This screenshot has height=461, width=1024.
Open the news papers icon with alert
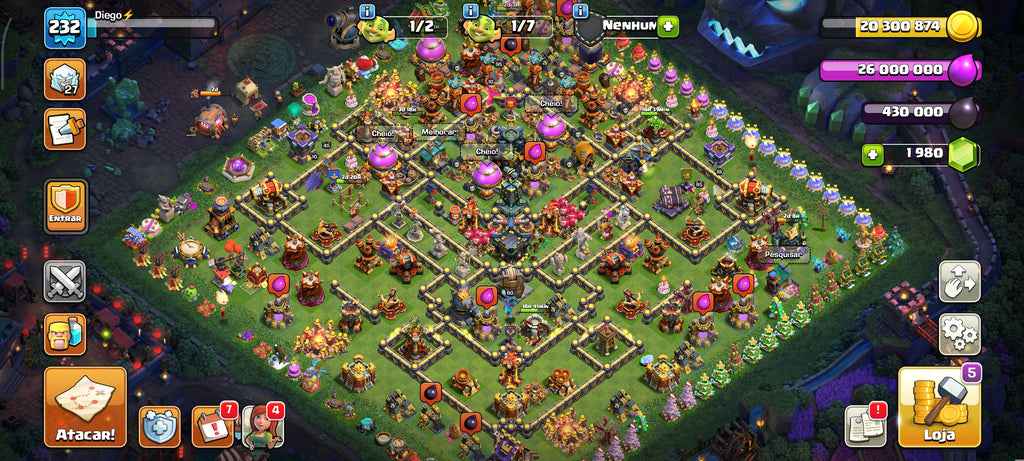point(864,425)
